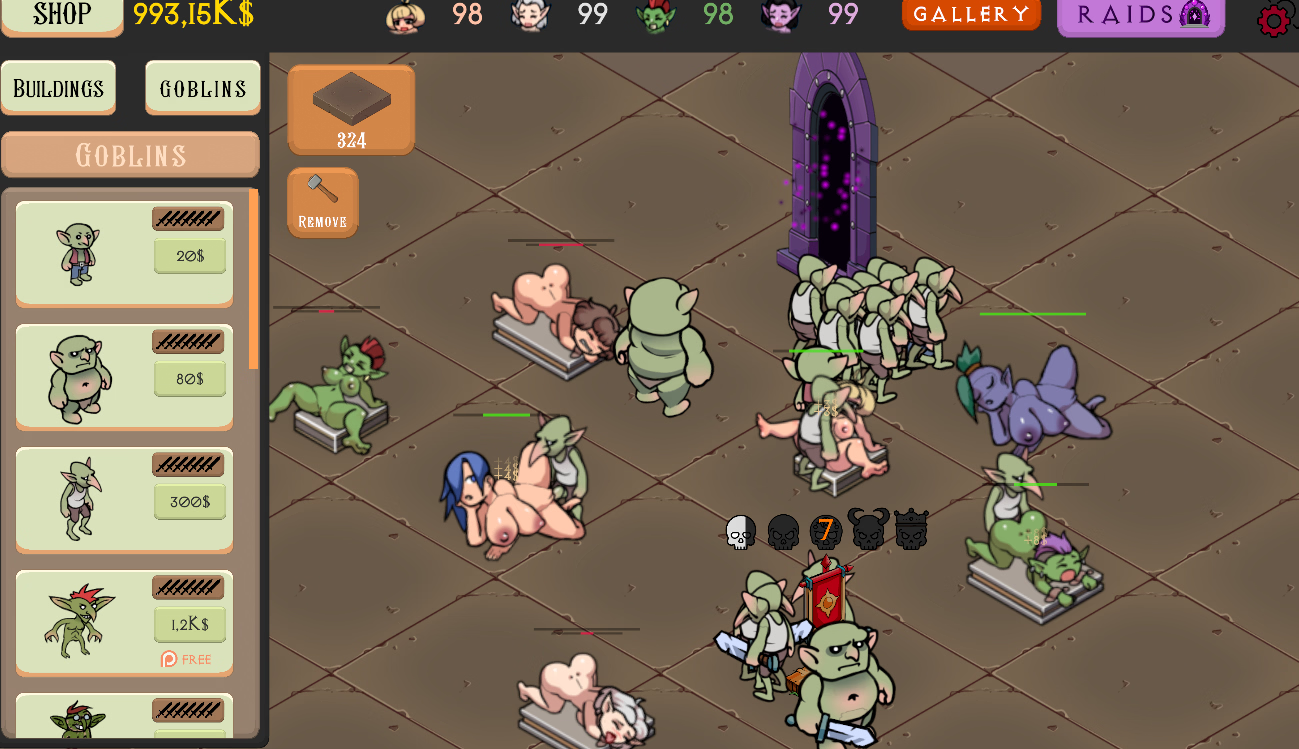The width and height of the screenshot is (1299, 749).
Task: Open the Raids menu
Action: tap(1141, 16)
